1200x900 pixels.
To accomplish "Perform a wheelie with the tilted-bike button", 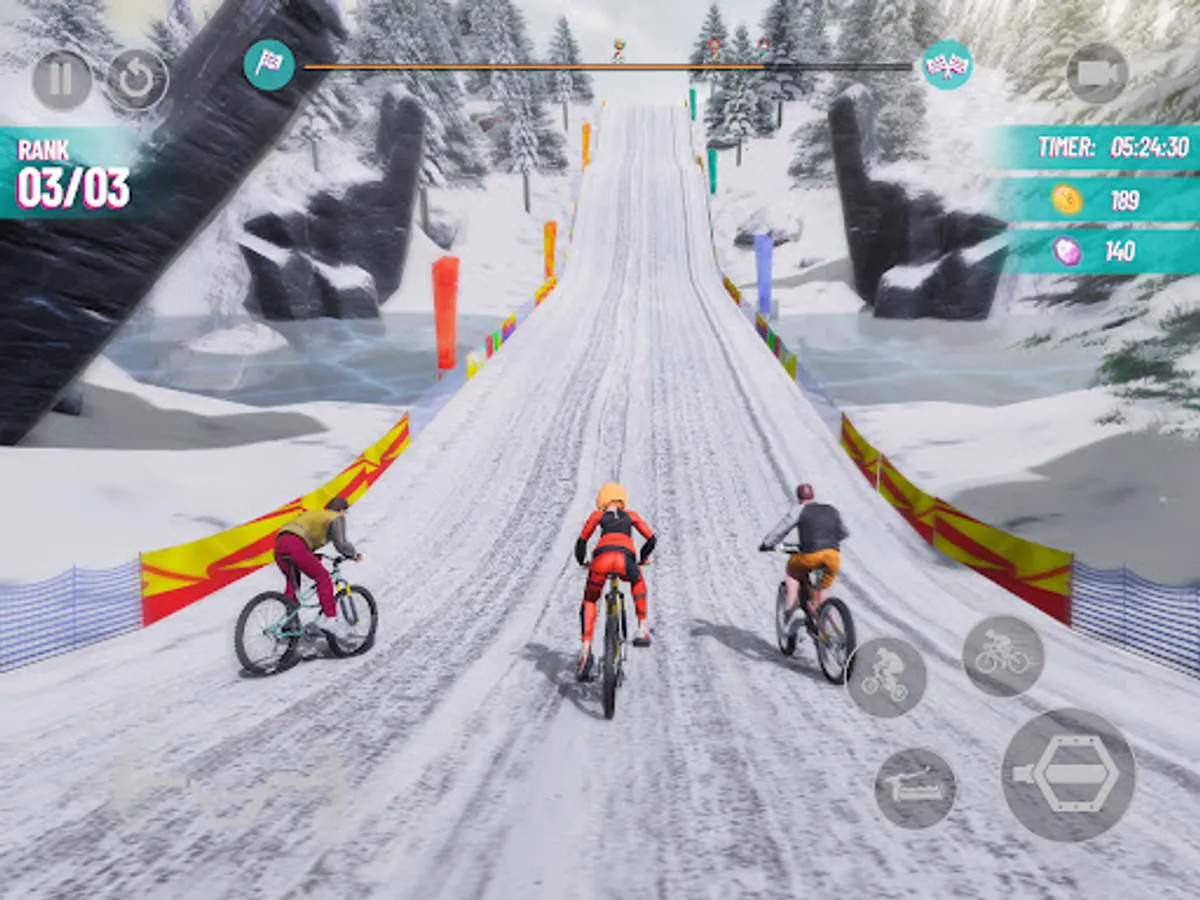I will [886, 677].
